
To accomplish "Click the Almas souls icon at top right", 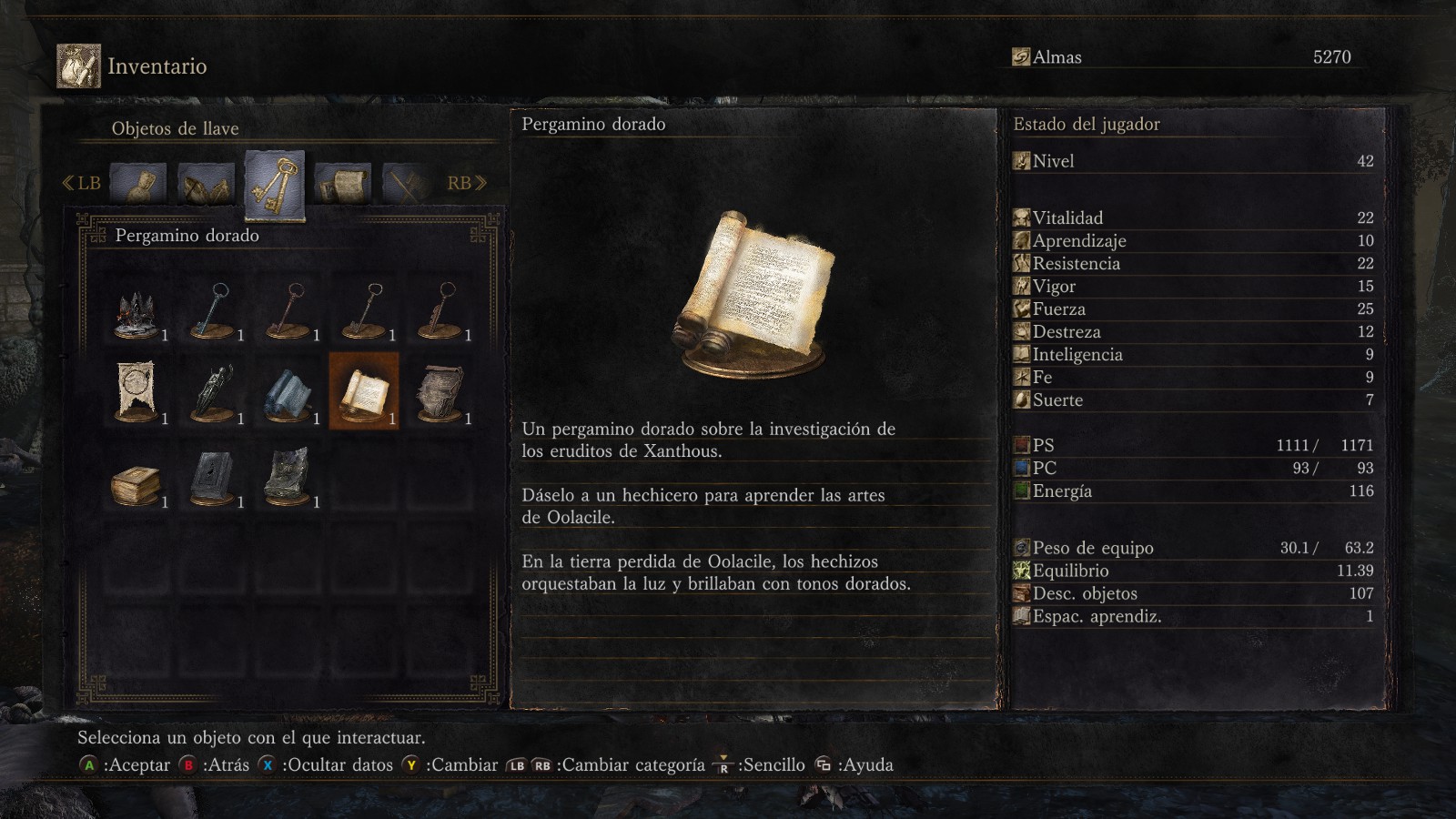I will [1020, 56].
